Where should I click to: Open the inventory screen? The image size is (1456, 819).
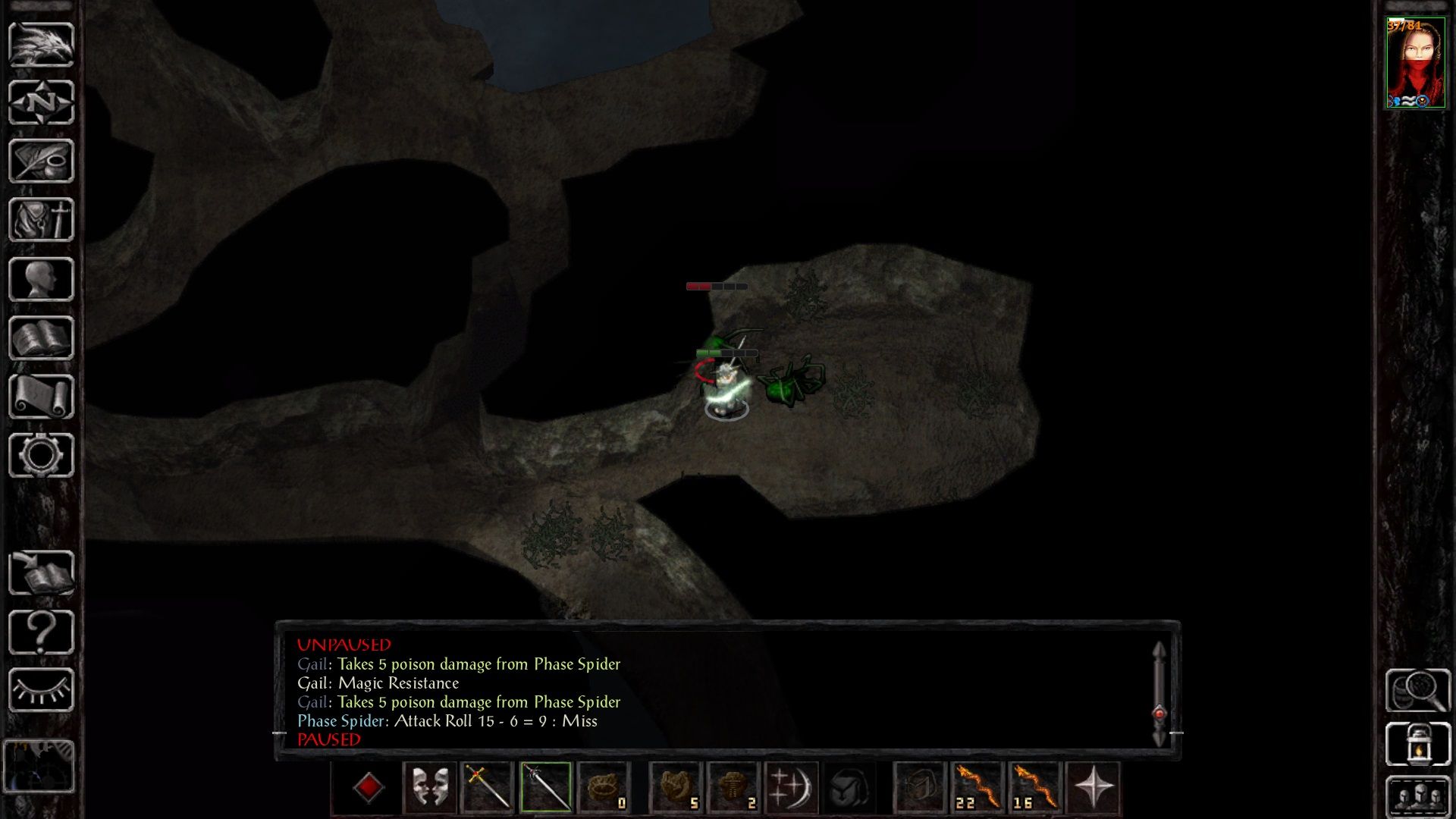click(42, 220)
